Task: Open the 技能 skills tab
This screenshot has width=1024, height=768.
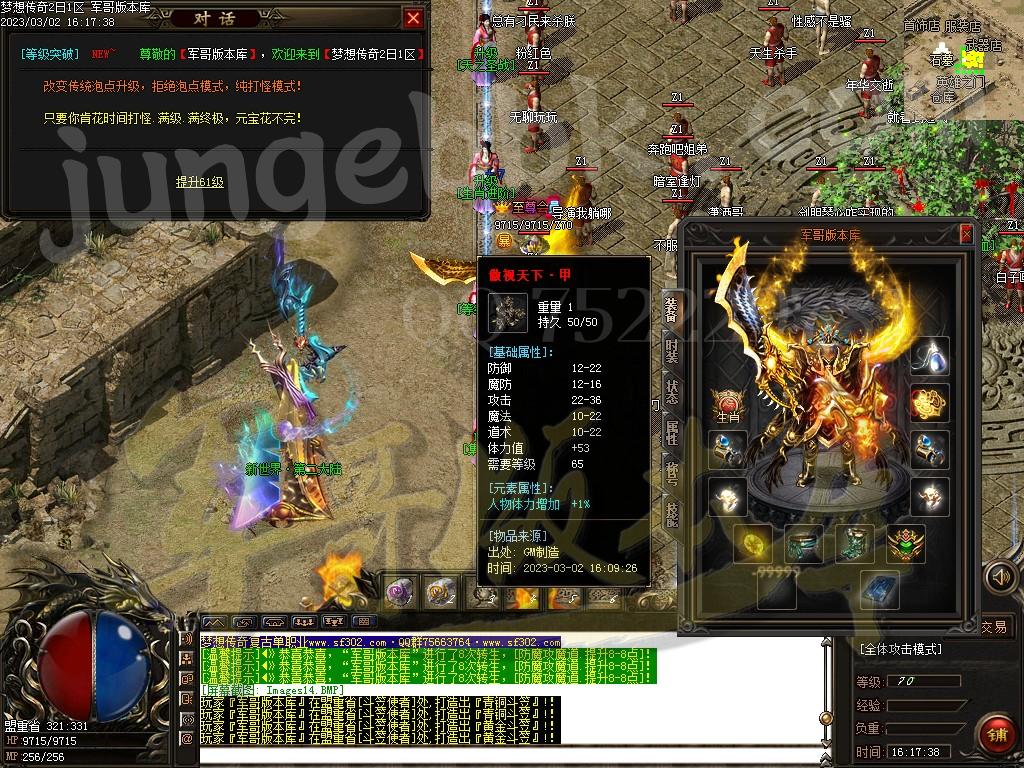Action: 672,514
